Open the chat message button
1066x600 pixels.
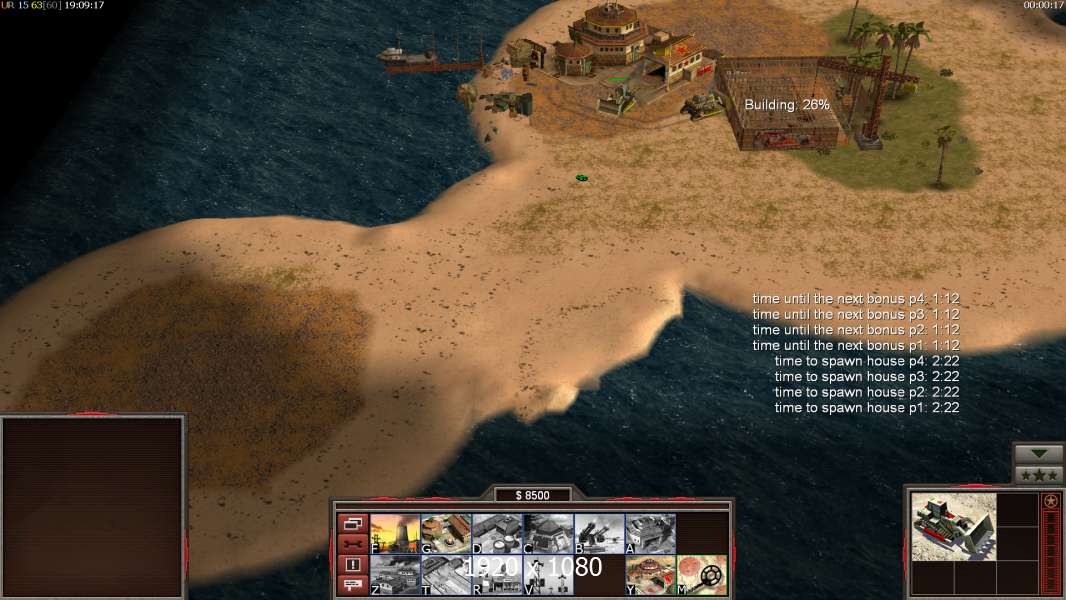tap(353, 585)
